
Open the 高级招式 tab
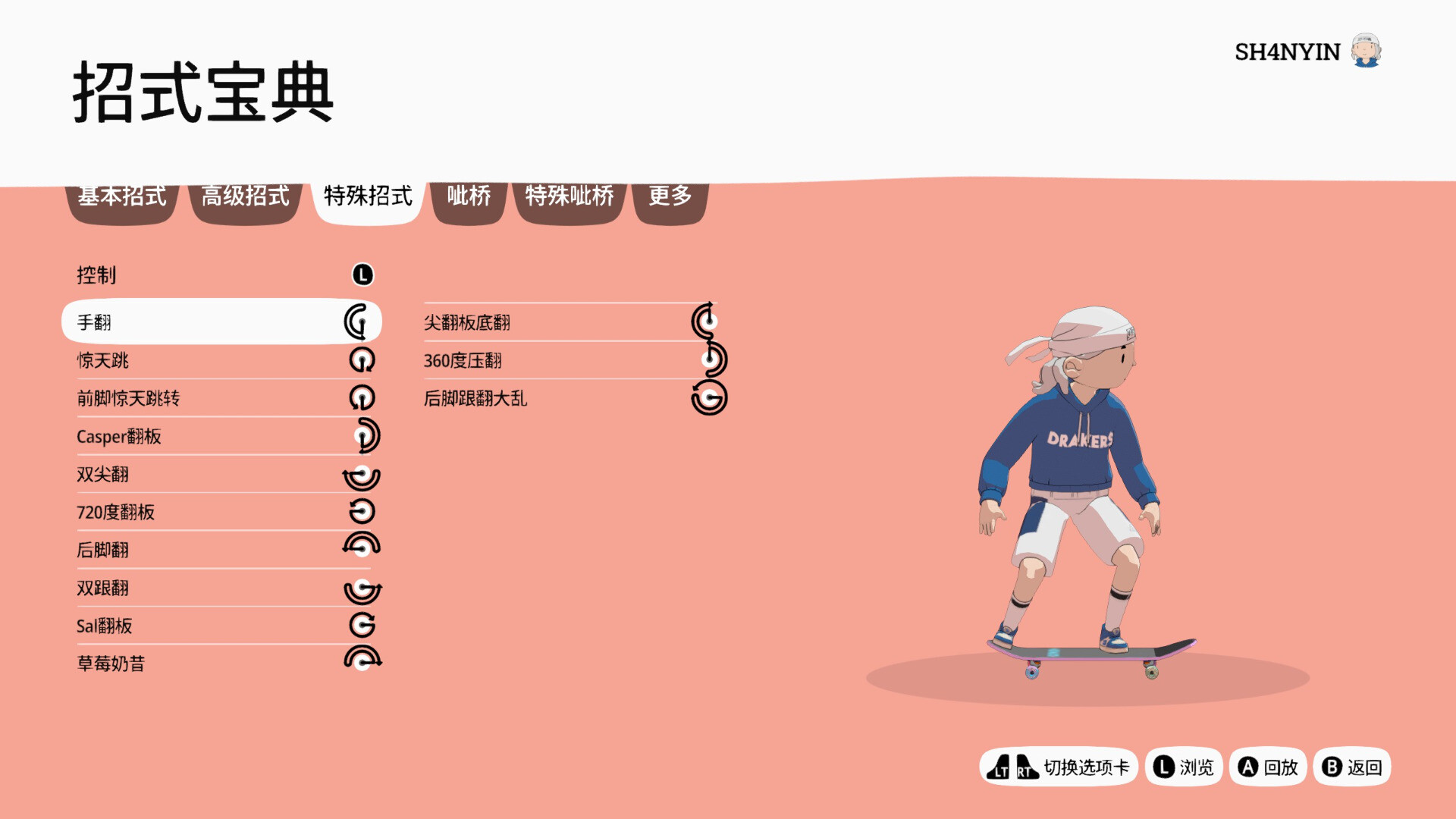pyautogui.click(x=245, y=197)
